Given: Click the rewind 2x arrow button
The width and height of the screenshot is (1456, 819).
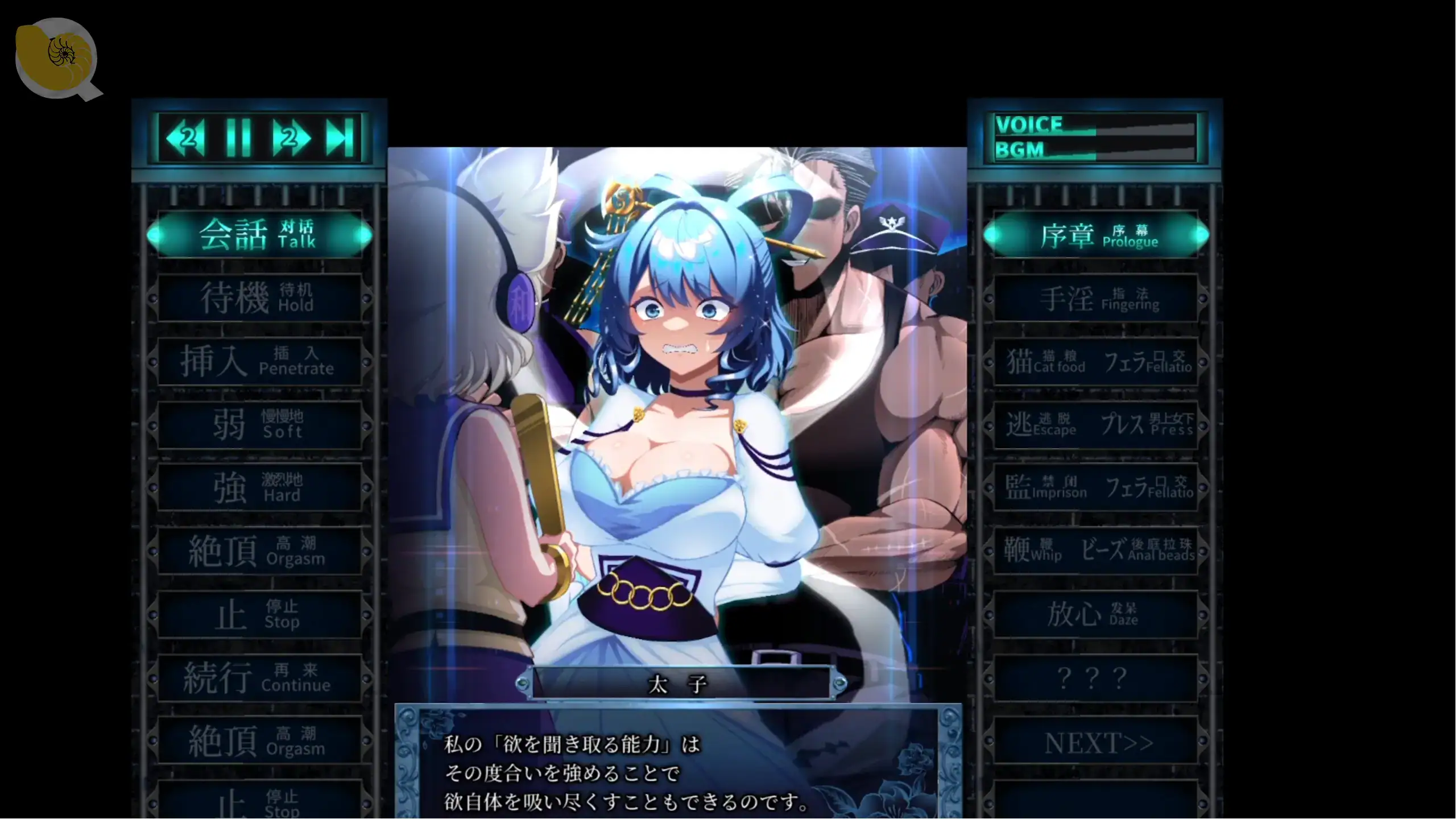Looking at the screenshot, I should [x=185, y=138].
